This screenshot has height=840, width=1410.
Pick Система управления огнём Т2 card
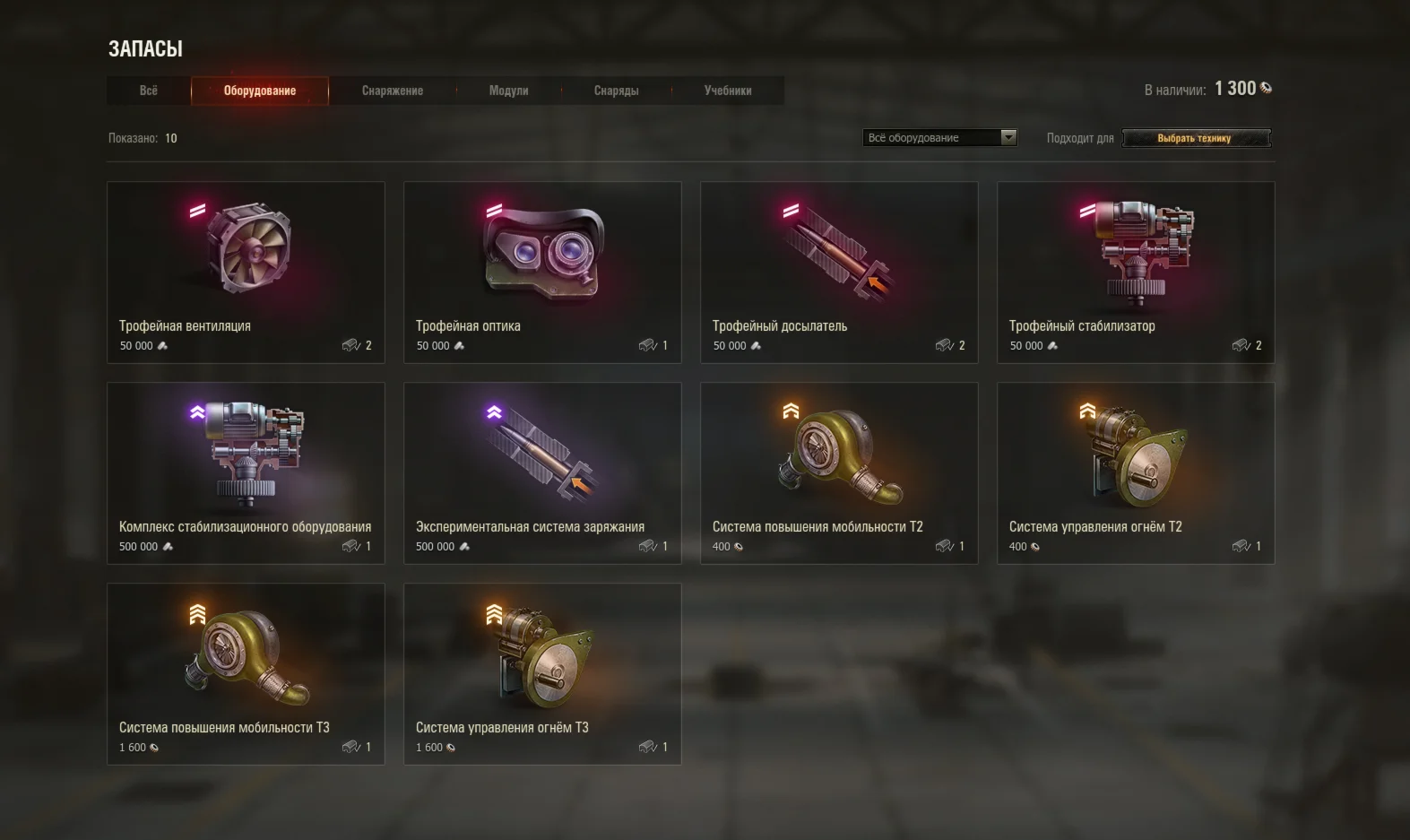[x=1136, y=473]
